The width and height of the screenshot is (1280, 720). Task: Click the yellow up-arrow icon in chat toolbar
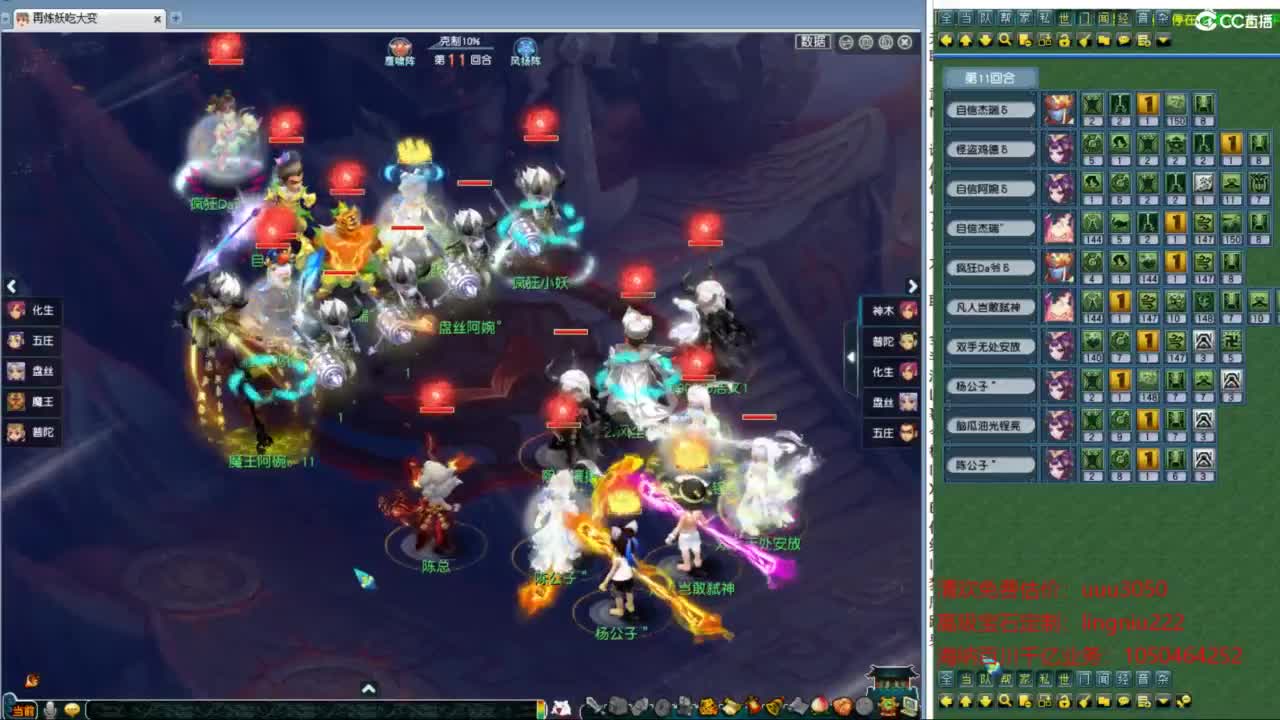[x=966, y=41]
